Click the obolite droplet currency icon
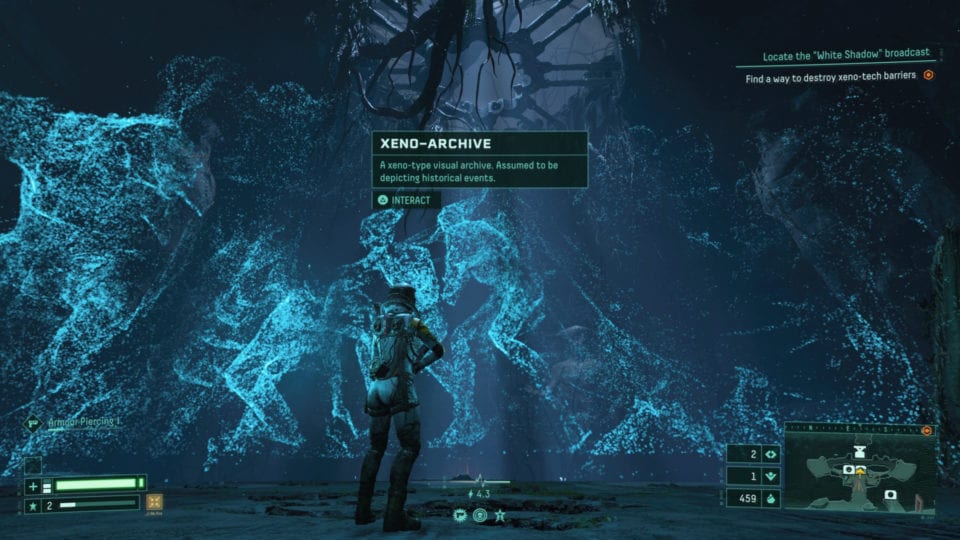This screenshot has height=540, width=960. [770, 497]
